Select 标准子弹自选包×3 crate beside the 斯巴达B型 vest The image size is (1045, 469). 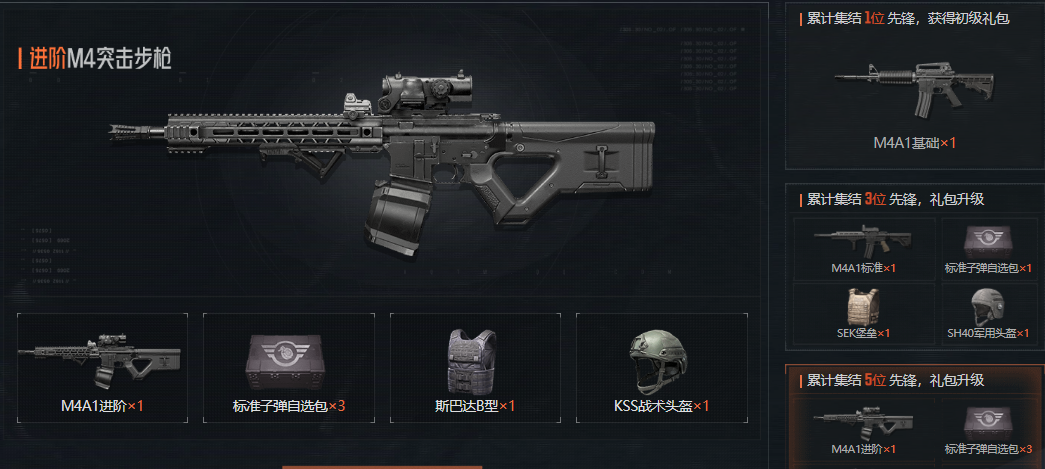pos(289,365)
